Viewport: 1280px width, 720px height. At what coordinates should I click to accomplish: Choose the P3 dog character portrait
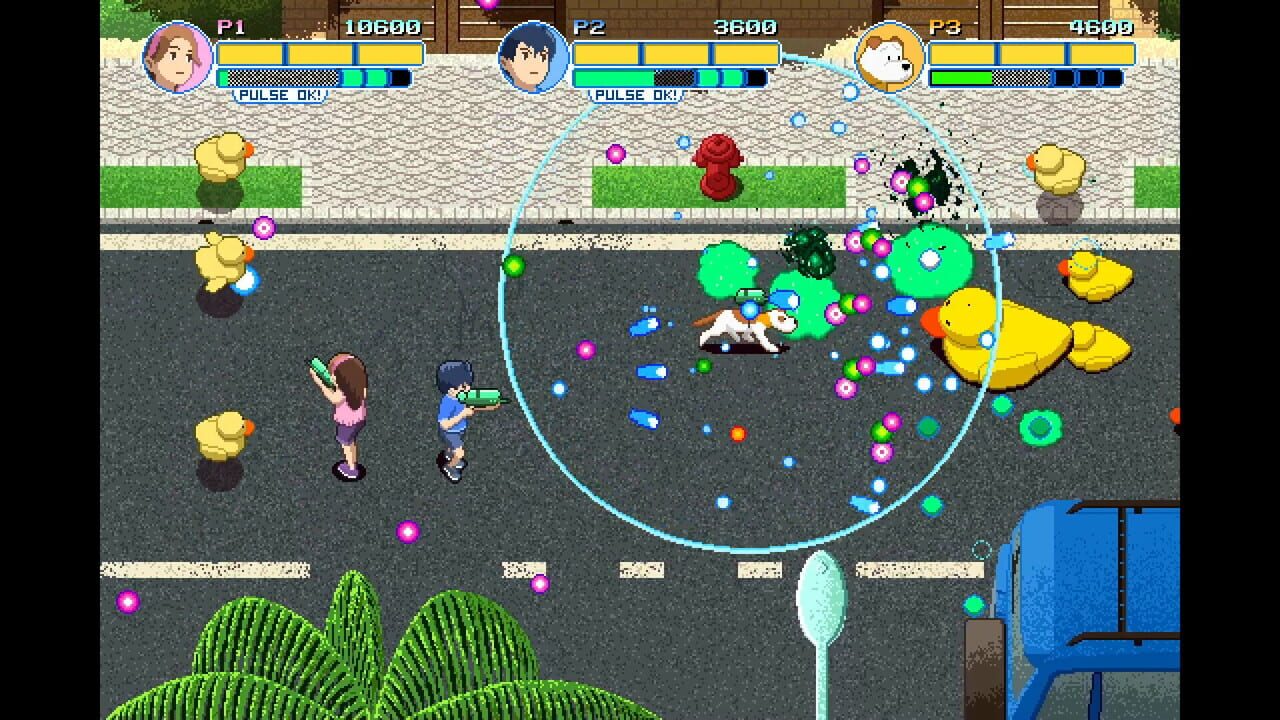889,57
